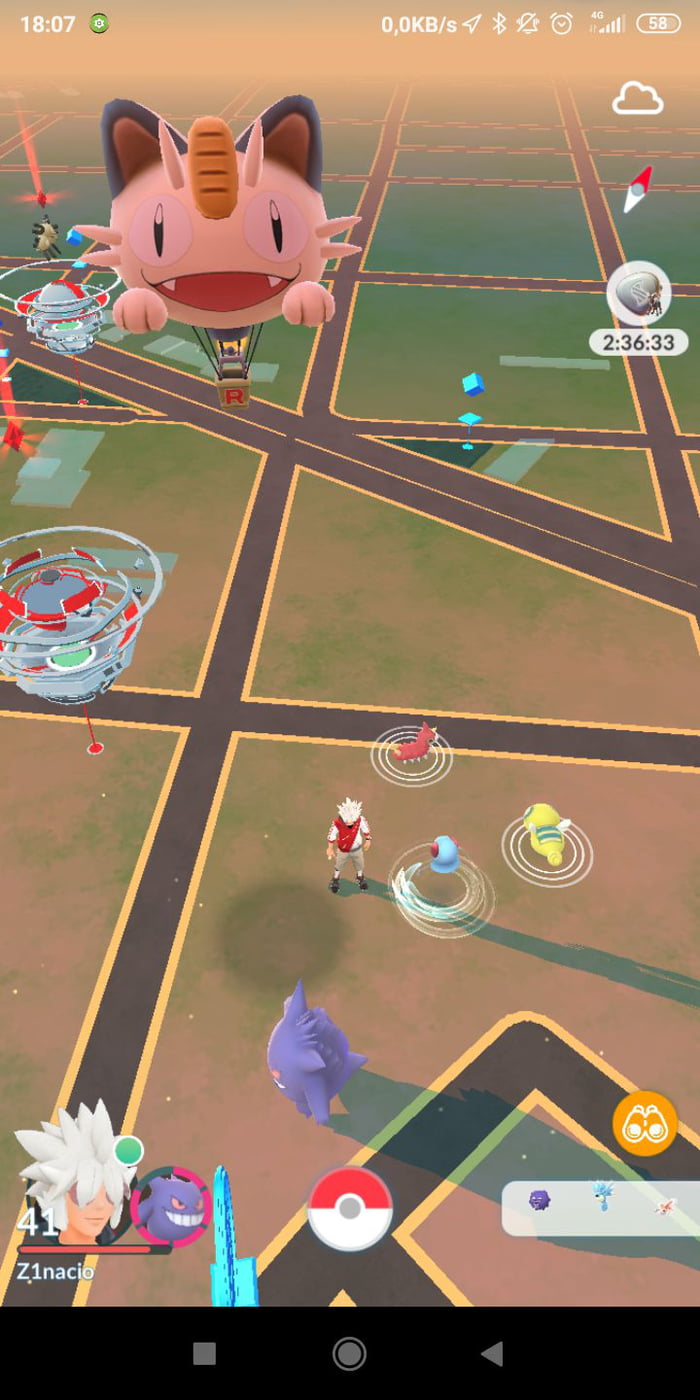Tap the Android back button

click(491, 1354)
